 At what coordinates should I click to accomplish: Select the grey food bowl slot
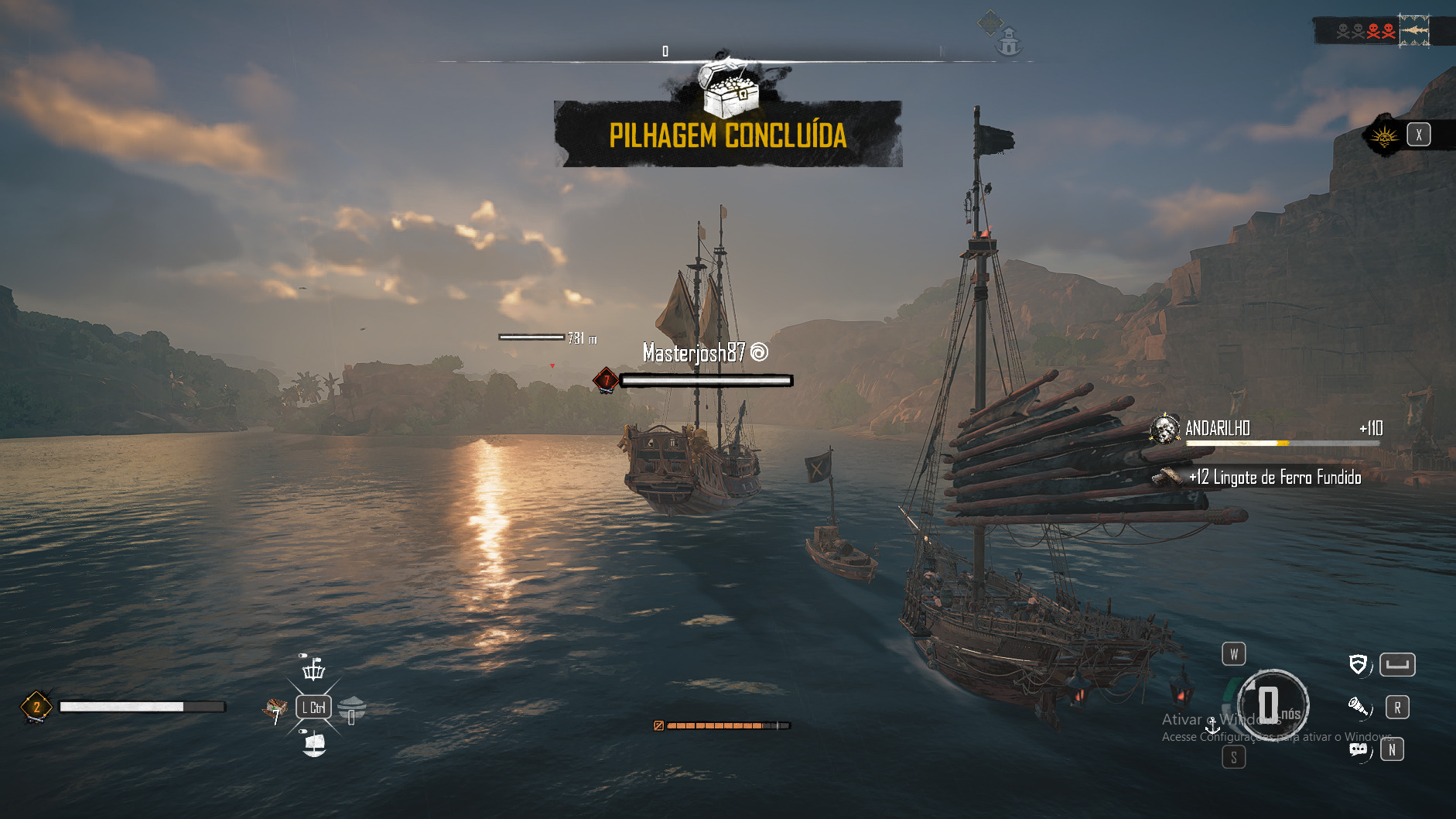tap(352, 707)
